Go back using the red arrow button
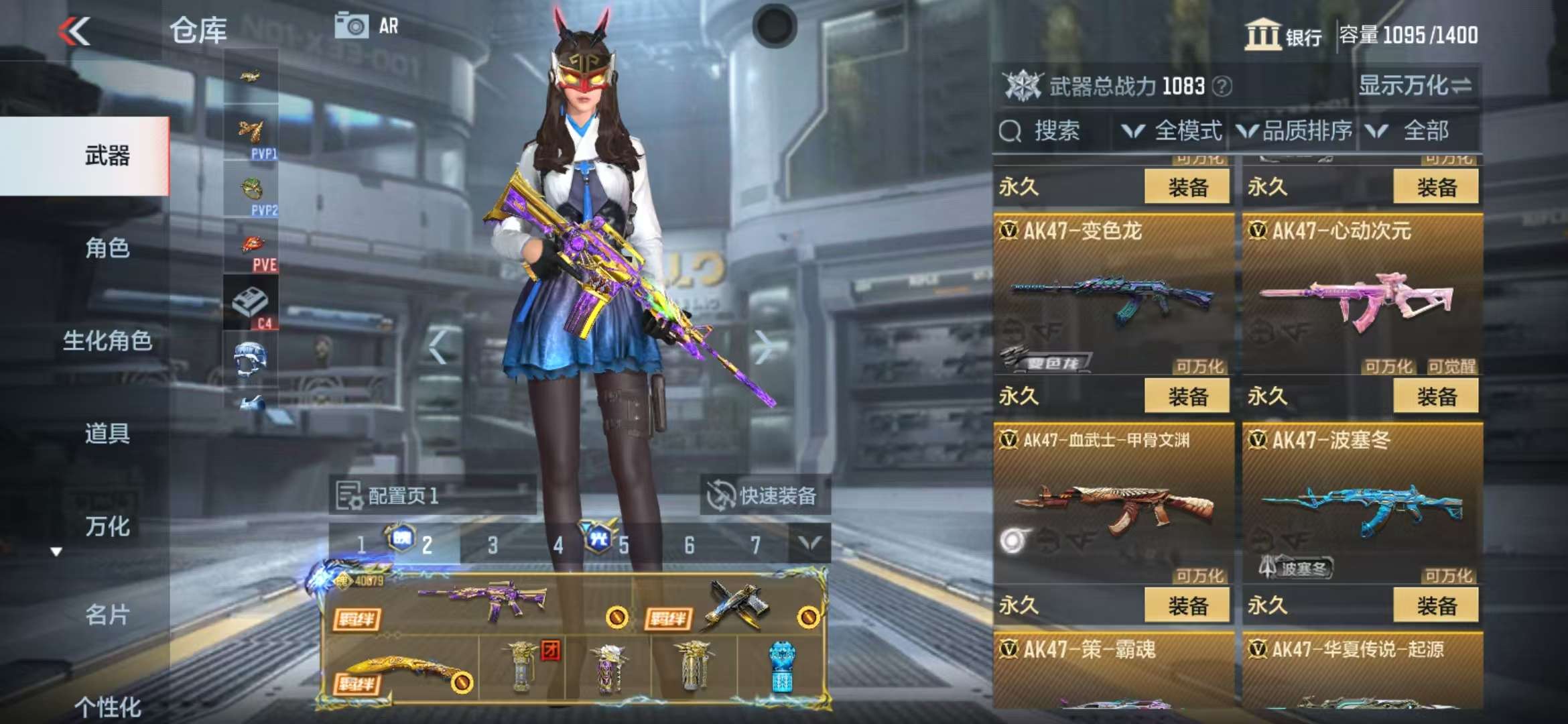 (x=74, y=31)
